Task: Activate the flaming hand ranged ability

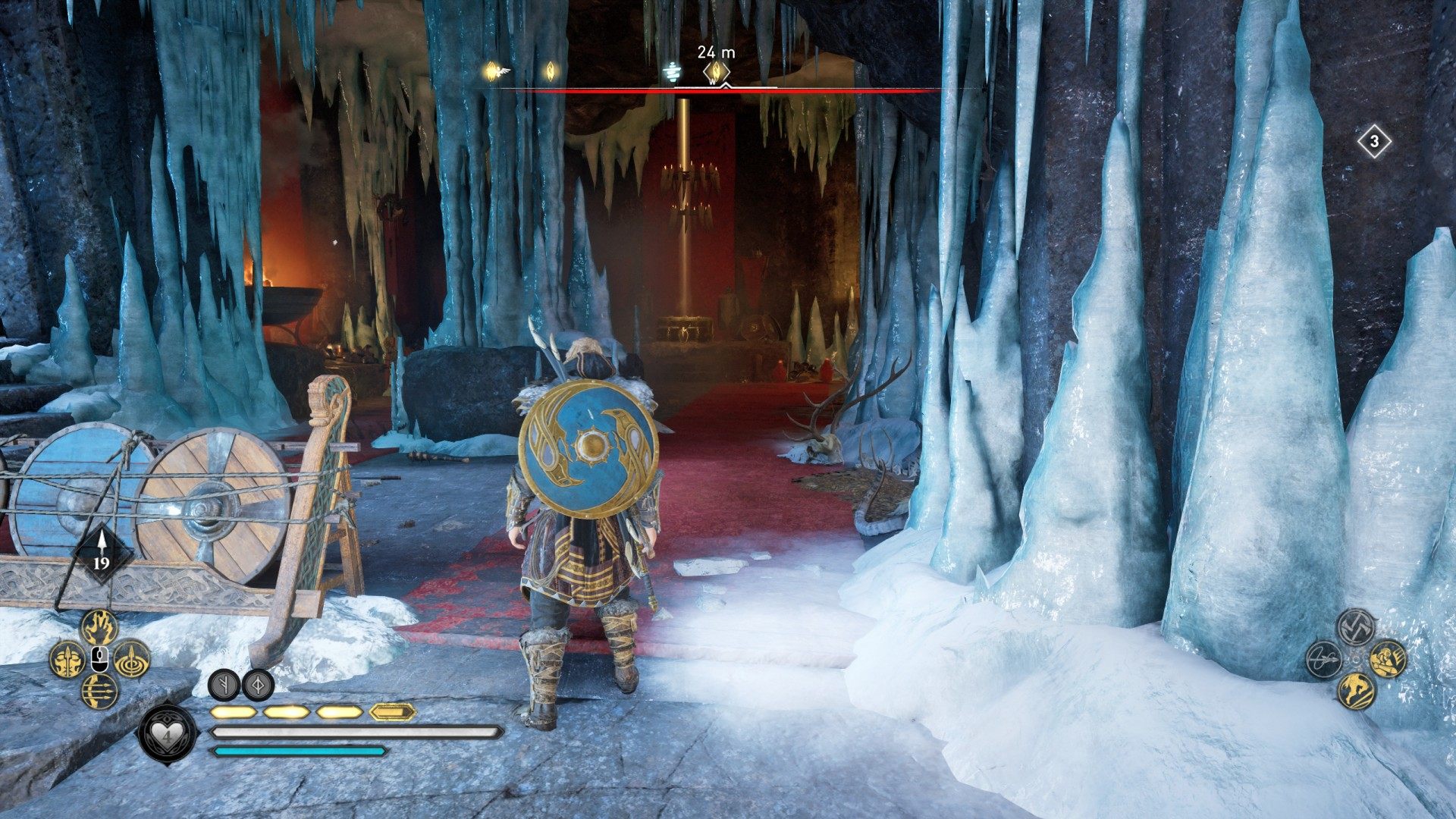Action: click(99, 627)
